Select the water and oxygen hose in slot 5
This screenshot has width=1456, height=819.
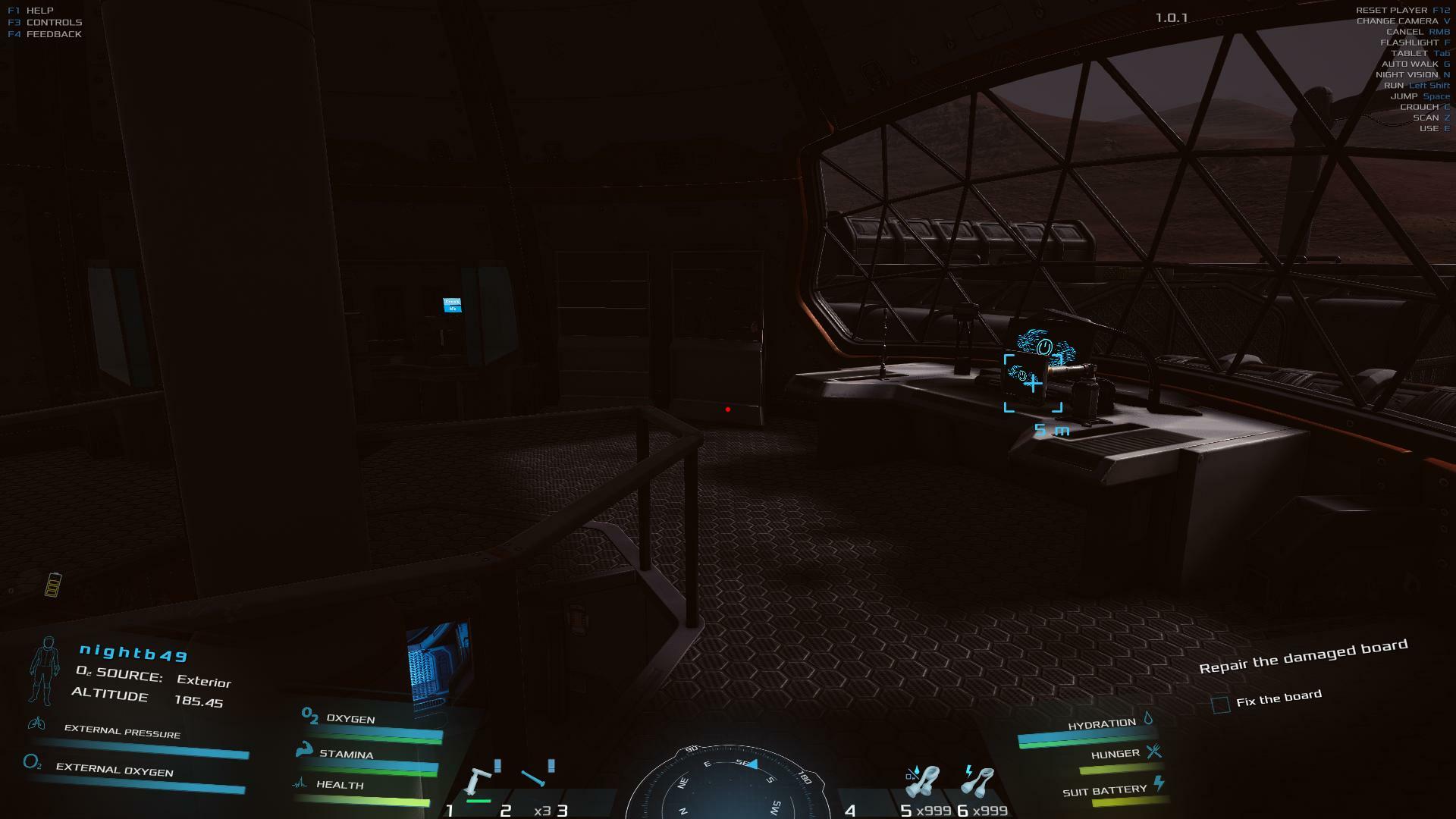click(924, 783)
